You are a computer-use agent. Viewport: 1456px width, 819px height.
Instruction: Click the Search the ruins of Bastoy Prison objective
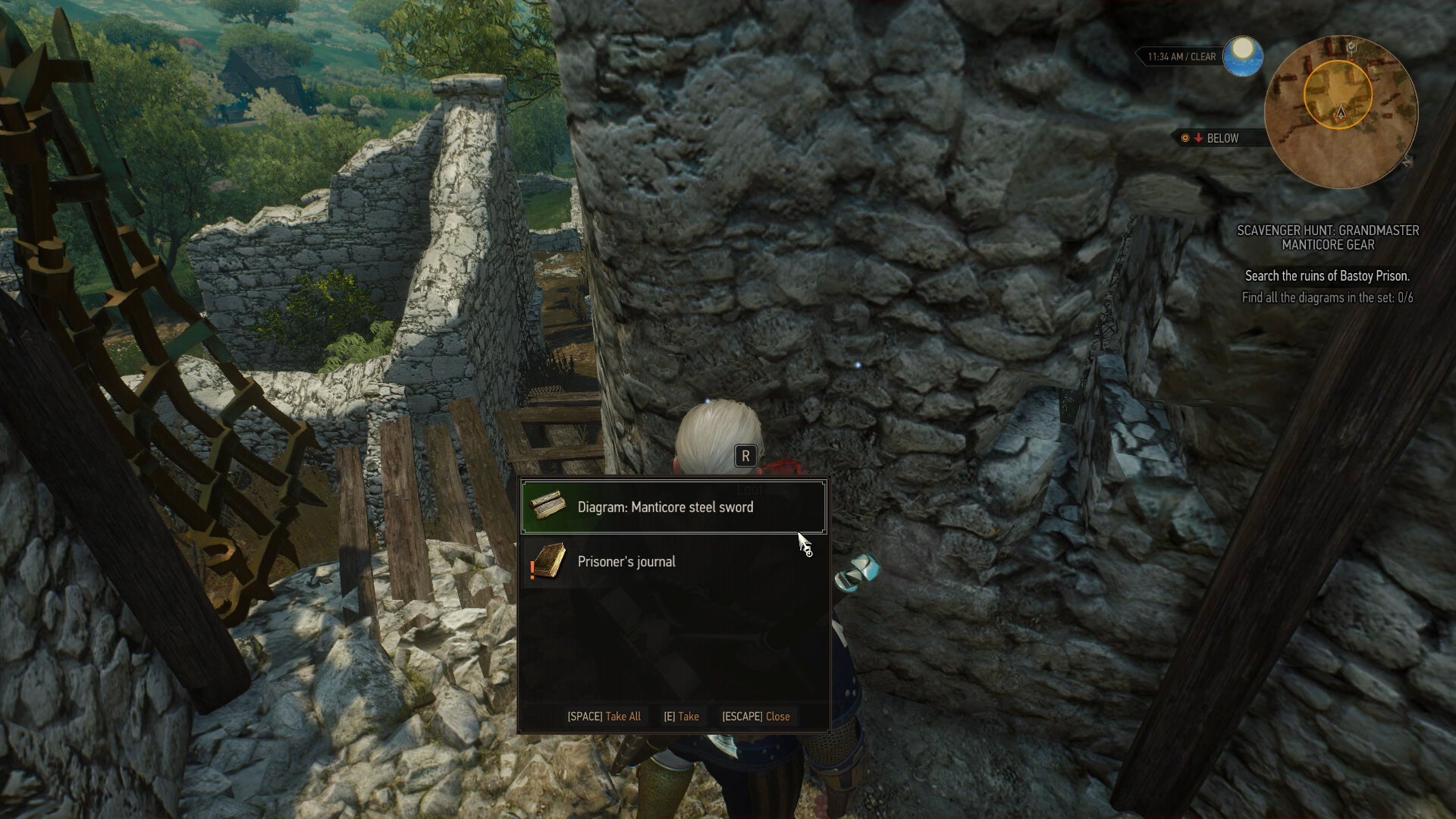(x=1329, y=276)
